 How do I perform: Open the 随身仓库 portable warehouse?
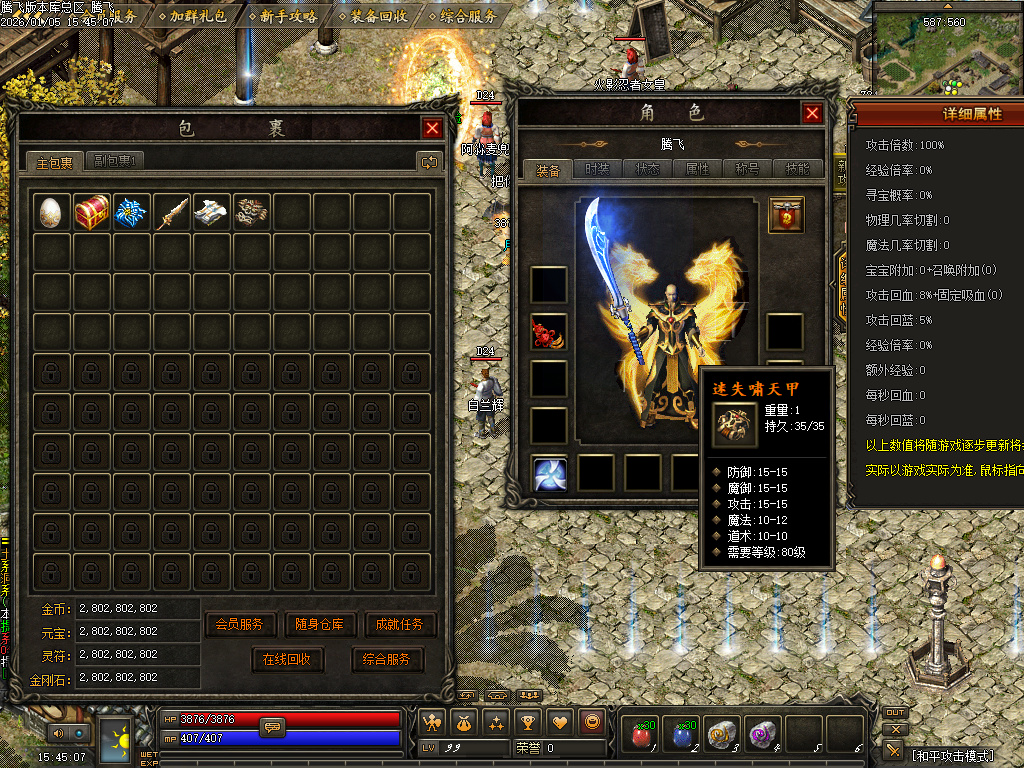pyautogui.click(x=320, y=624)
